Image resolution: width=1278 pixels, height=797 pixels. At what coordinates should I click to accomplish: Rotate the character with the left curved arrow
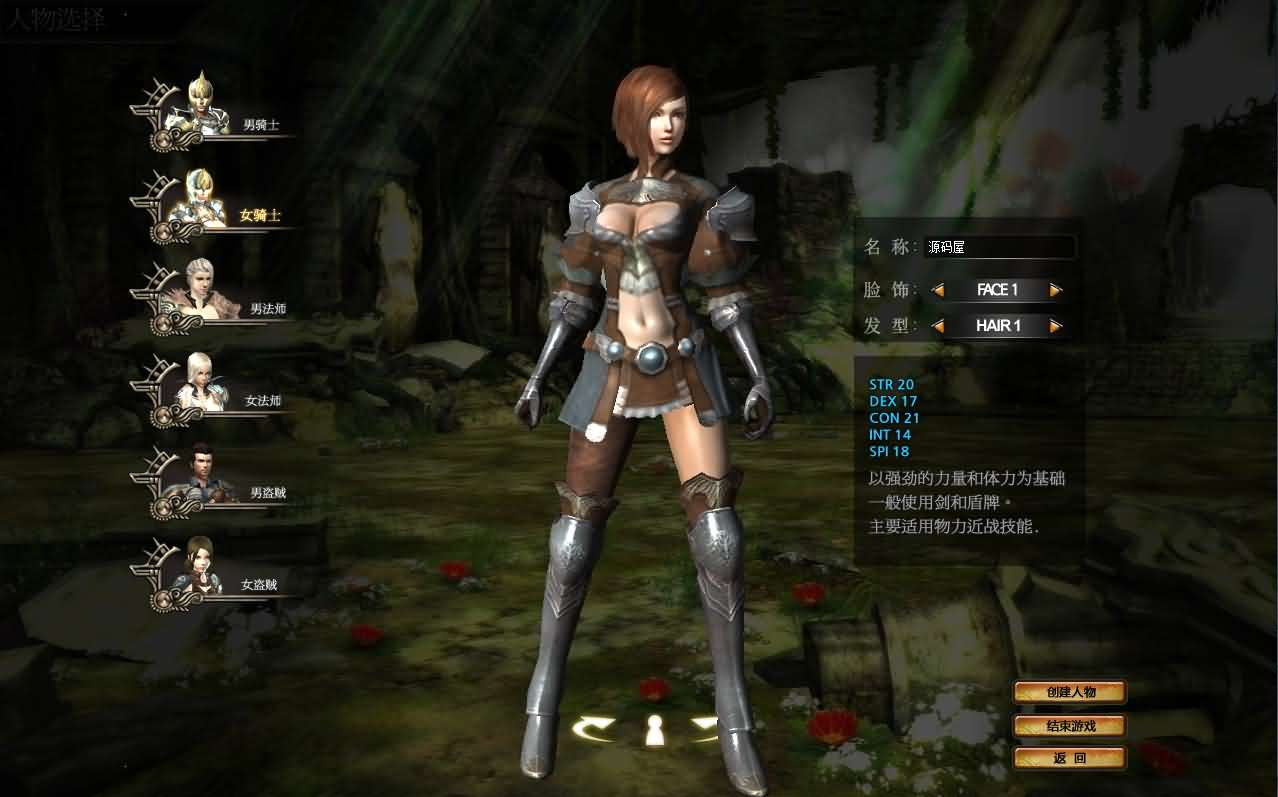coord(593,729)
